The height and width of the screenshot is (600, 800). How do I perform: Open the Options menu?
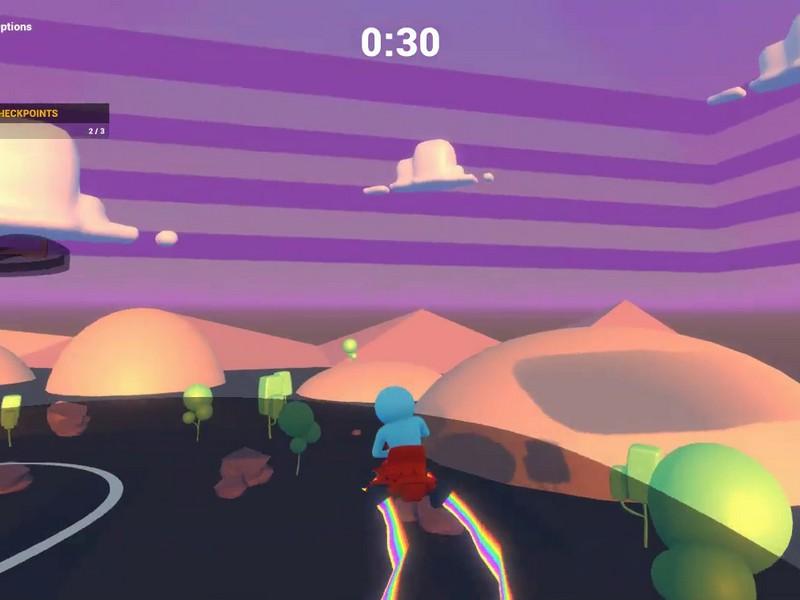[15, 27]
